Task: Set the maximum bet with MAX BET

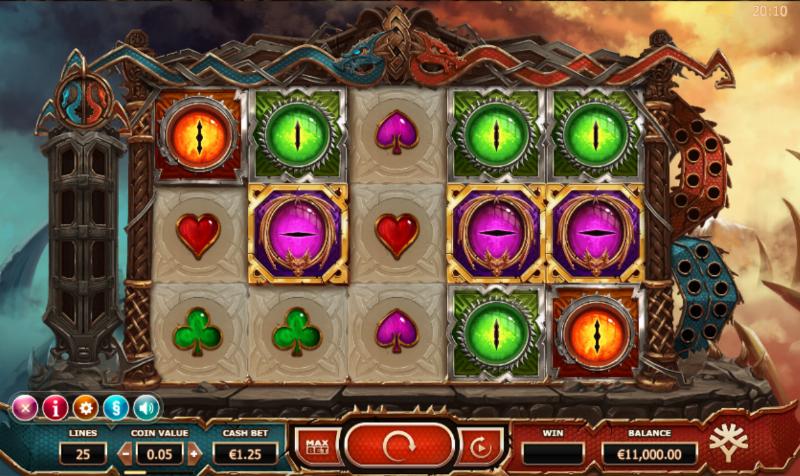Action: click(x=317, y=446)
